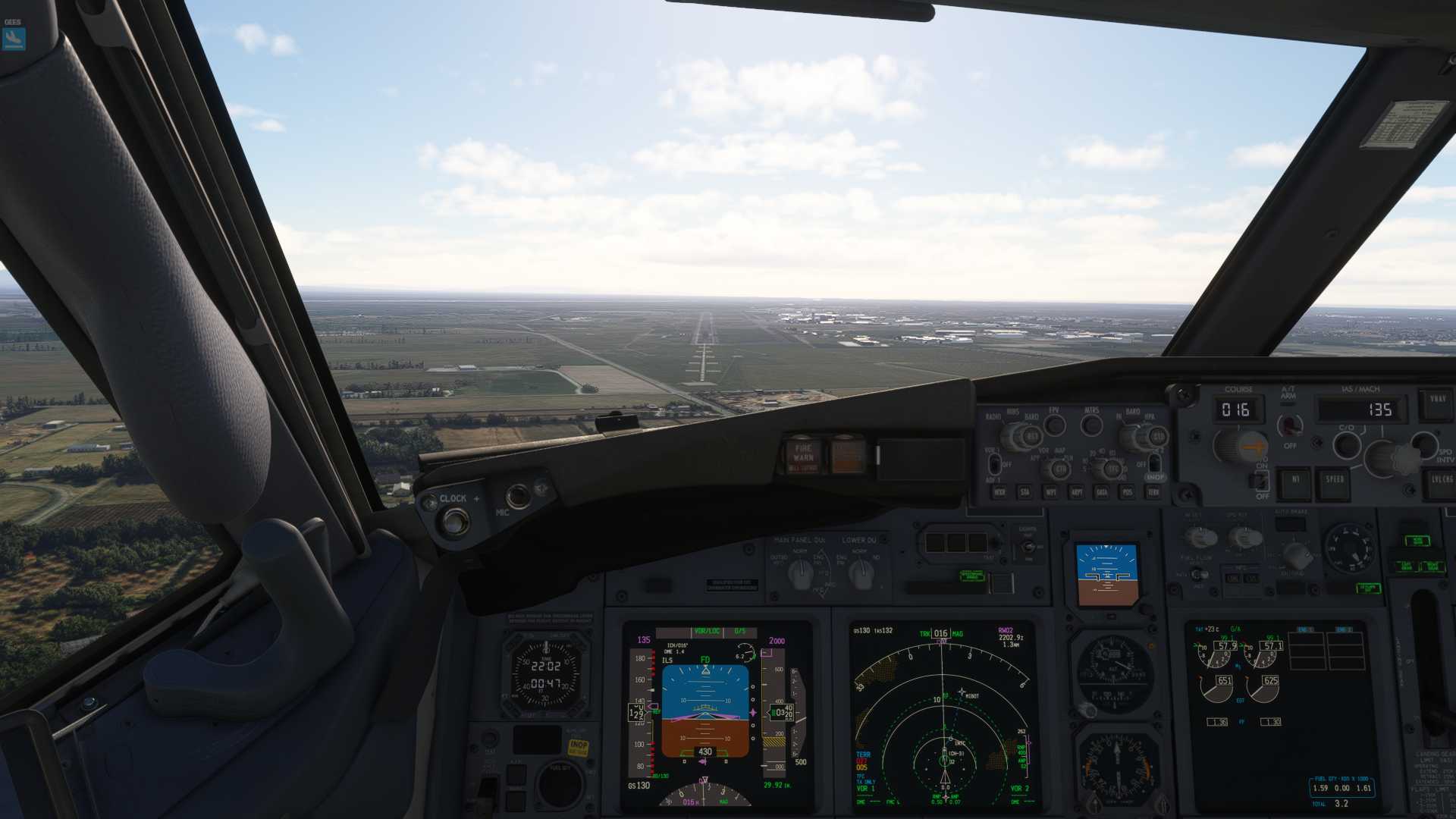Screen dimensions: 1456x819
Task: Click the MTRS meters button
Action: (1092, 425)
